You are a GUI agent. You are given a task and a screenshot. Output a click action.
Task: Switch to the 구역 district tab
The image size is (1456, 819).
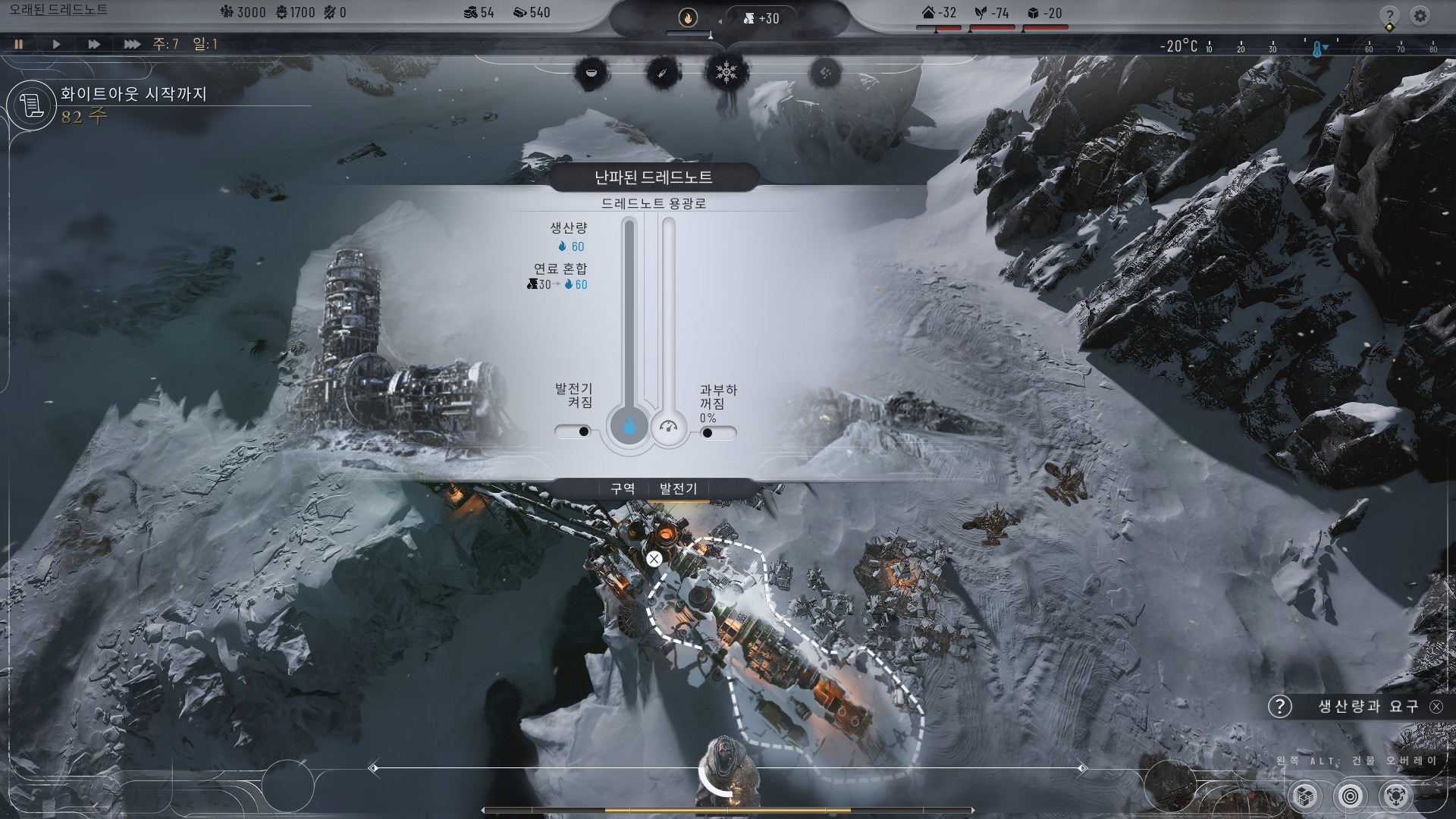(623, 489)
